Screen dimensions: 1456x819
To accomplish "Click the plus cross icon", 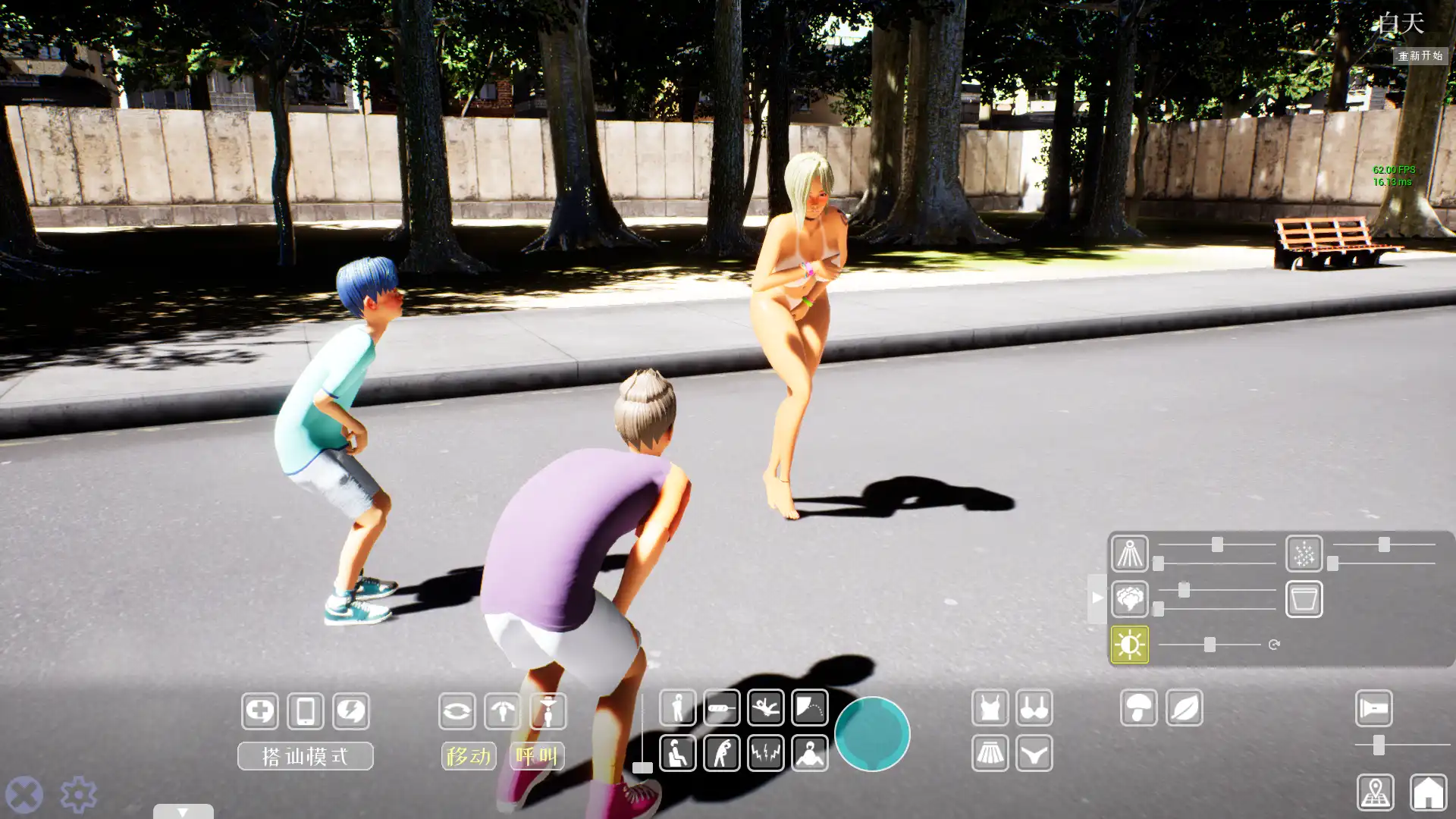I will click(x=260, y=711).
